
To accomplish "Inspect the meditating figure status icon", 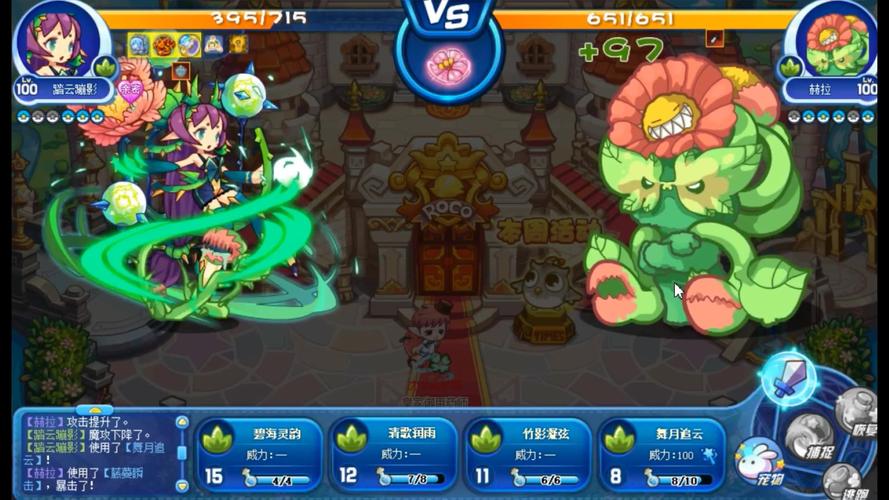I will (x=213, y=44).
